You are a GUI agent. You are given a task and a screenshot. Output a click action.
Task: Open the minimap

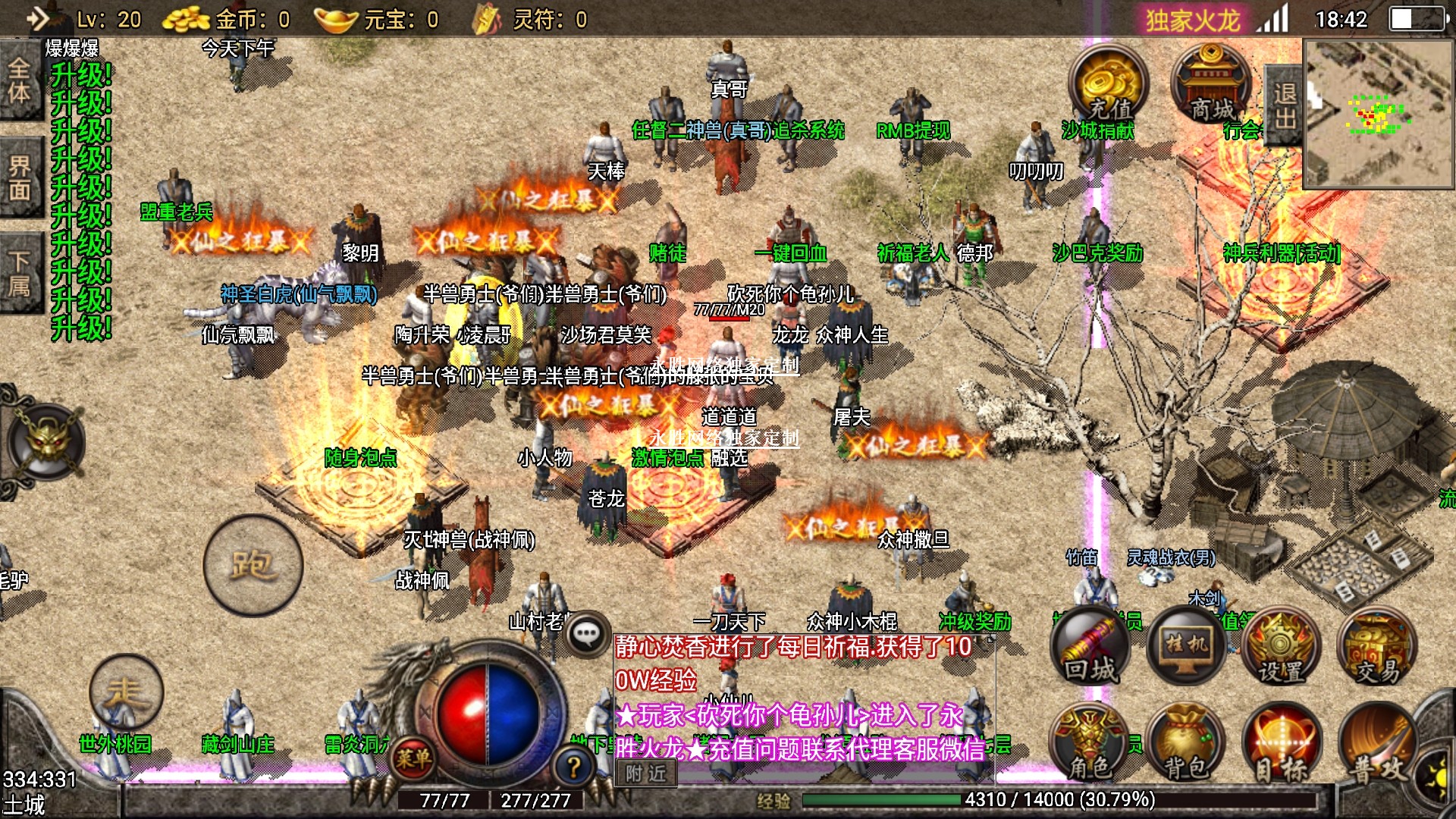[1379, 114]
